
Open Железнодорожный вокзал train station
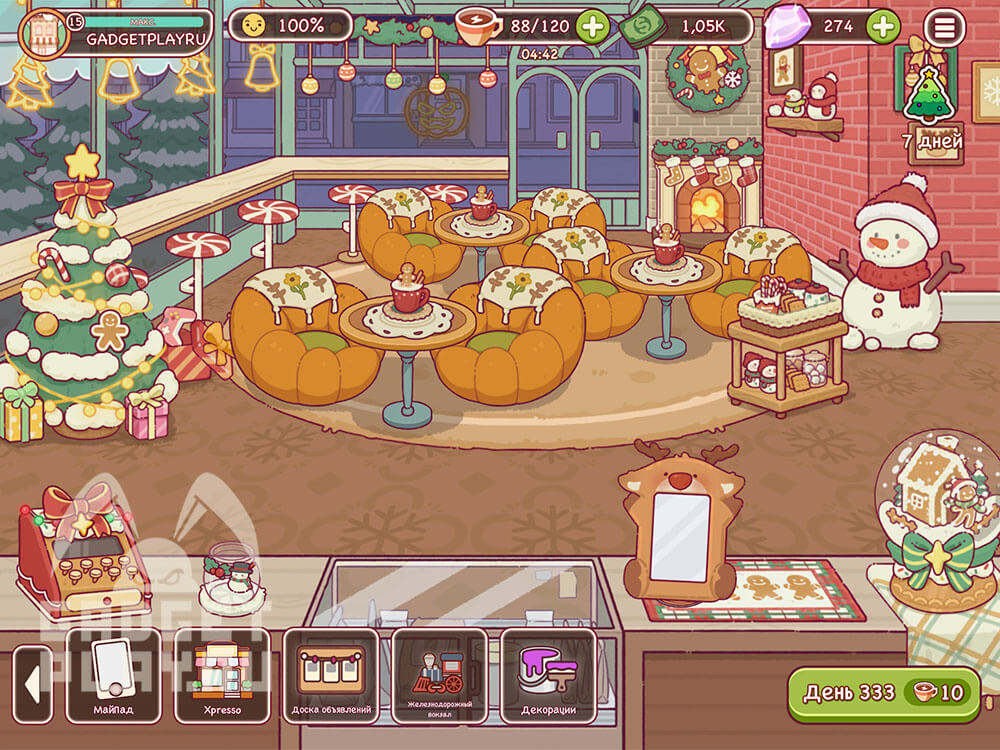click(440, 675)
